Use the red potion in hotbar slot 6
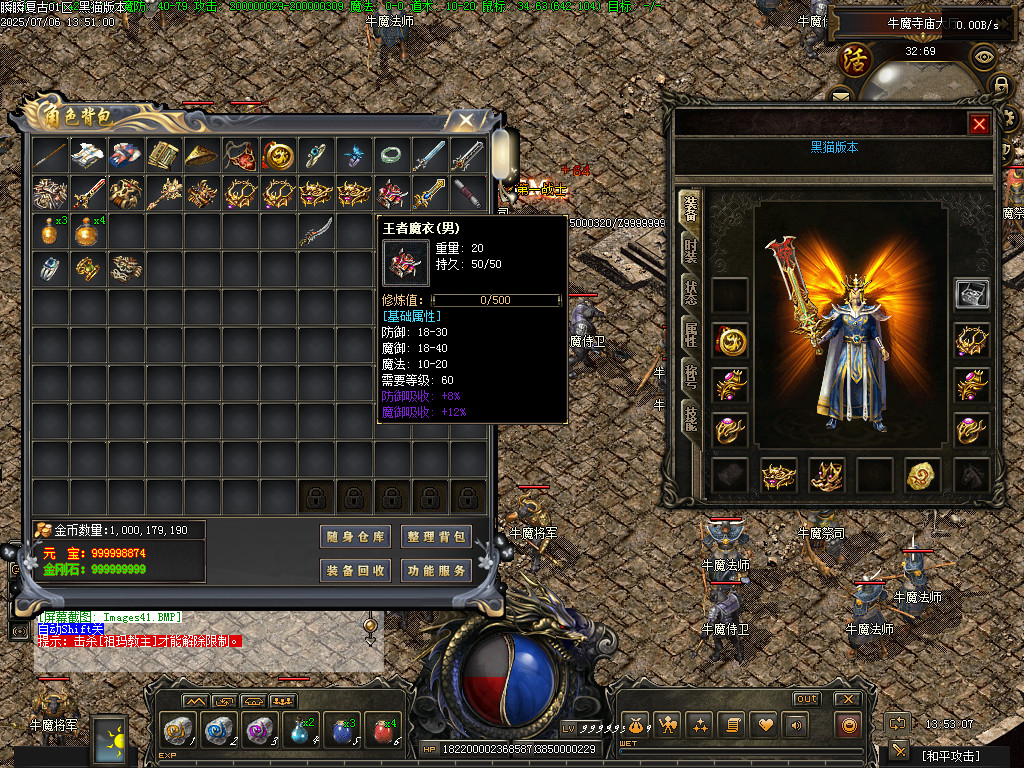The width and height of the screenshot is (1024, 768). pos(381,729)
